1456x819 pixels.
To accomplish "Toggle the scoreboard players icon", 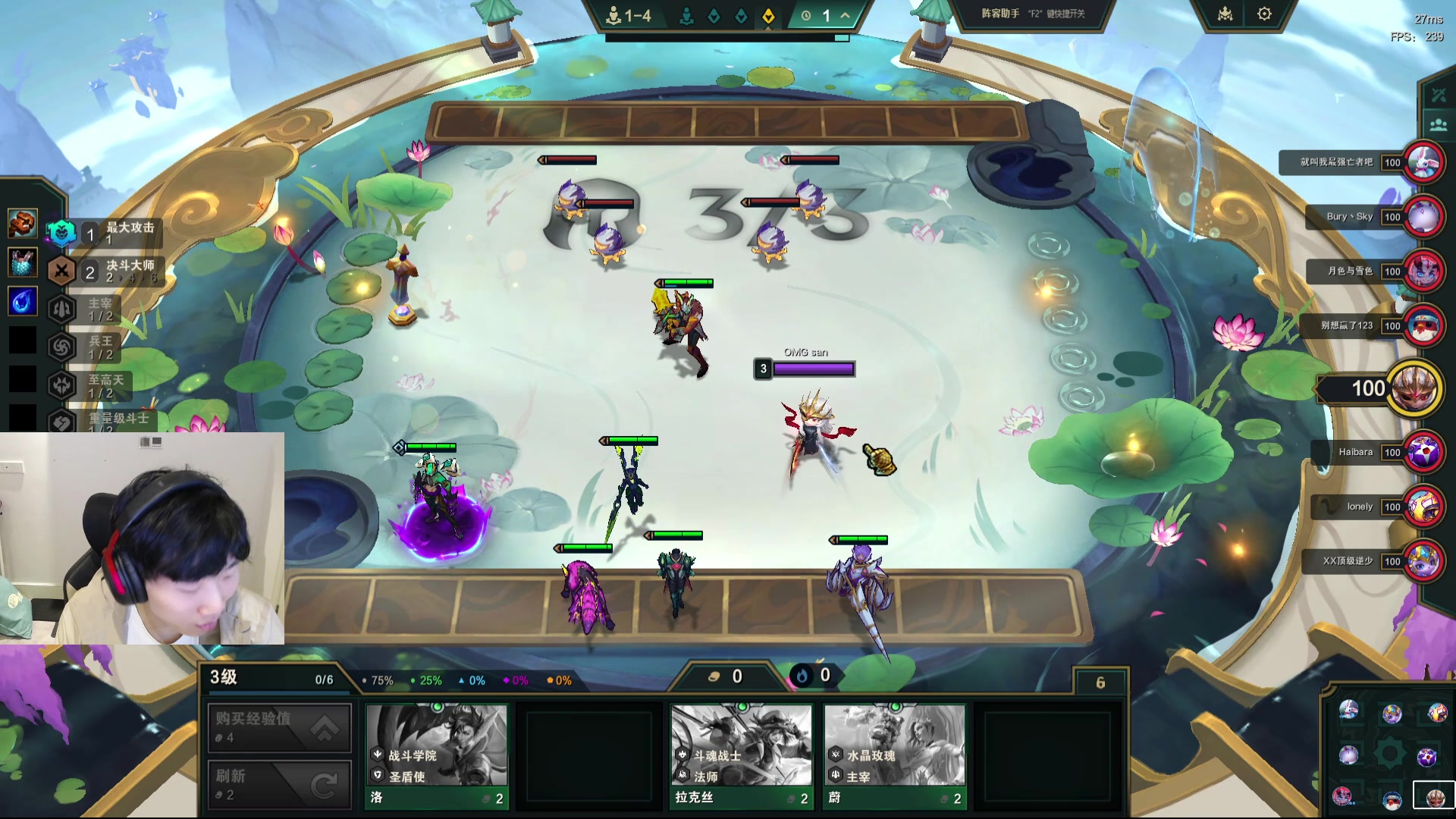I will coord(1438,125).
